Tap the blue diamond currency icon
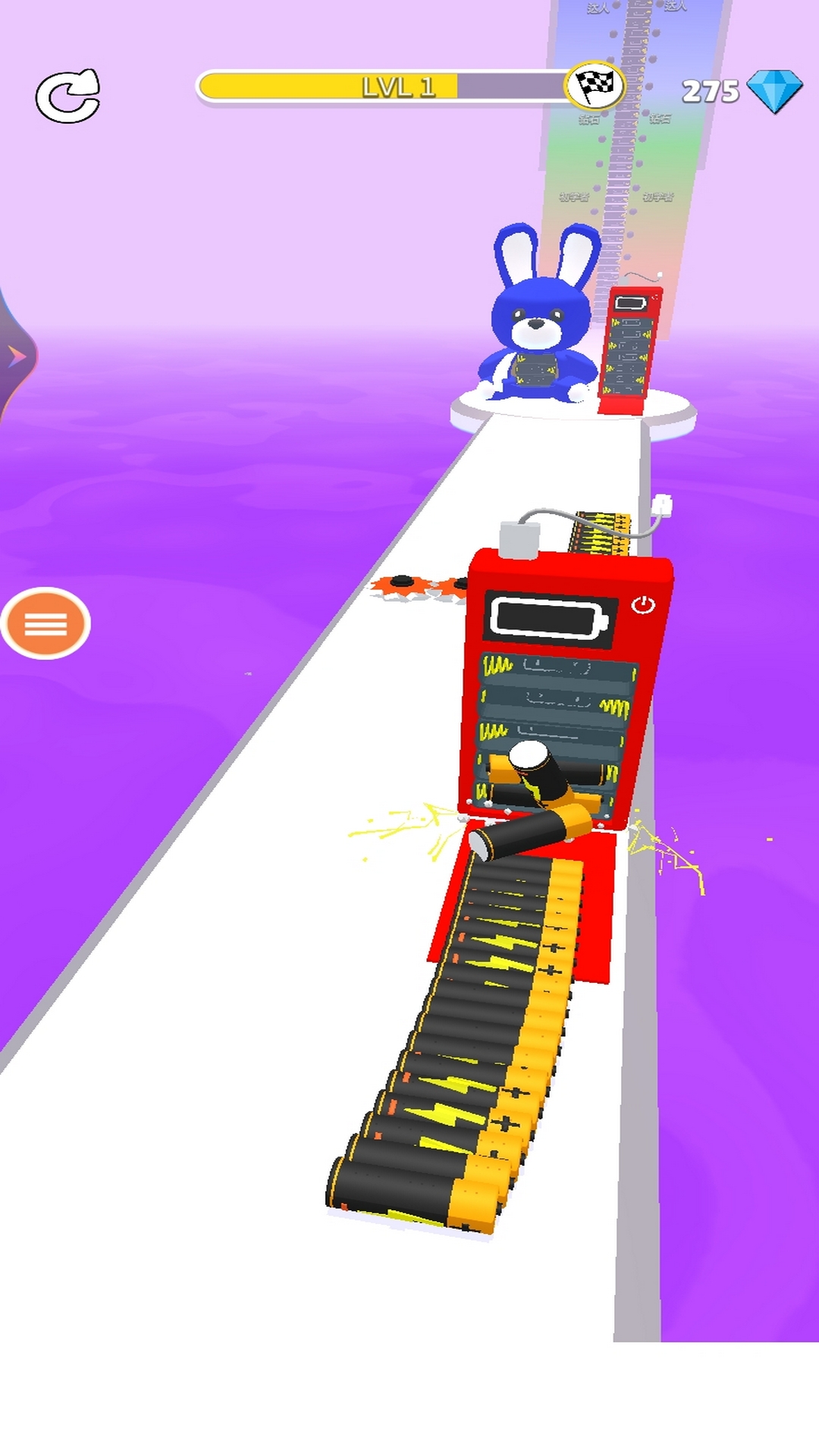819x1456 pixels. (773, 91)
